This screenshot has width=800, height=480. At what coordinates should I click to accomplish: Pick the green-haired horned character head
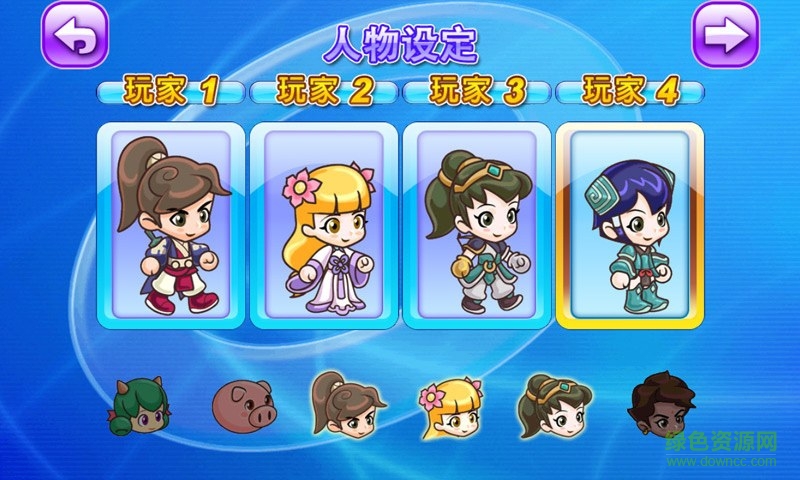tap(136, 406)
